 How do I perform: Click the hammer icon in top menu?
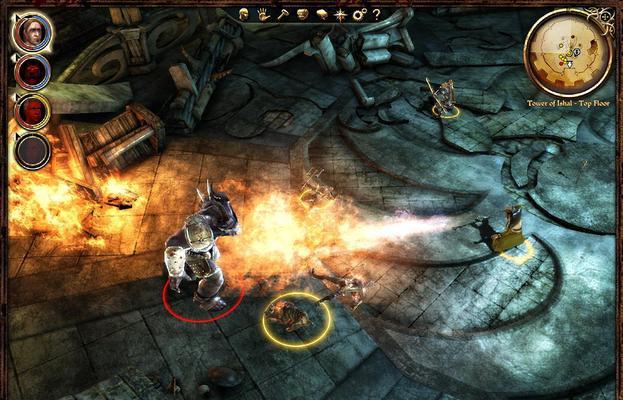(284, 14)
